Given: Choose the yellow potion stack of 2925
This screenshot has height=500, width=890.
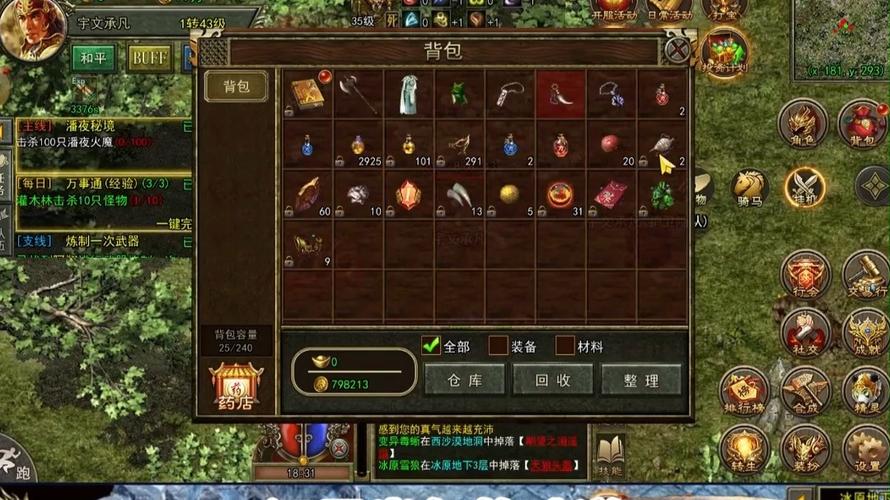Looking at the screenshot, I should click(358, 143).
